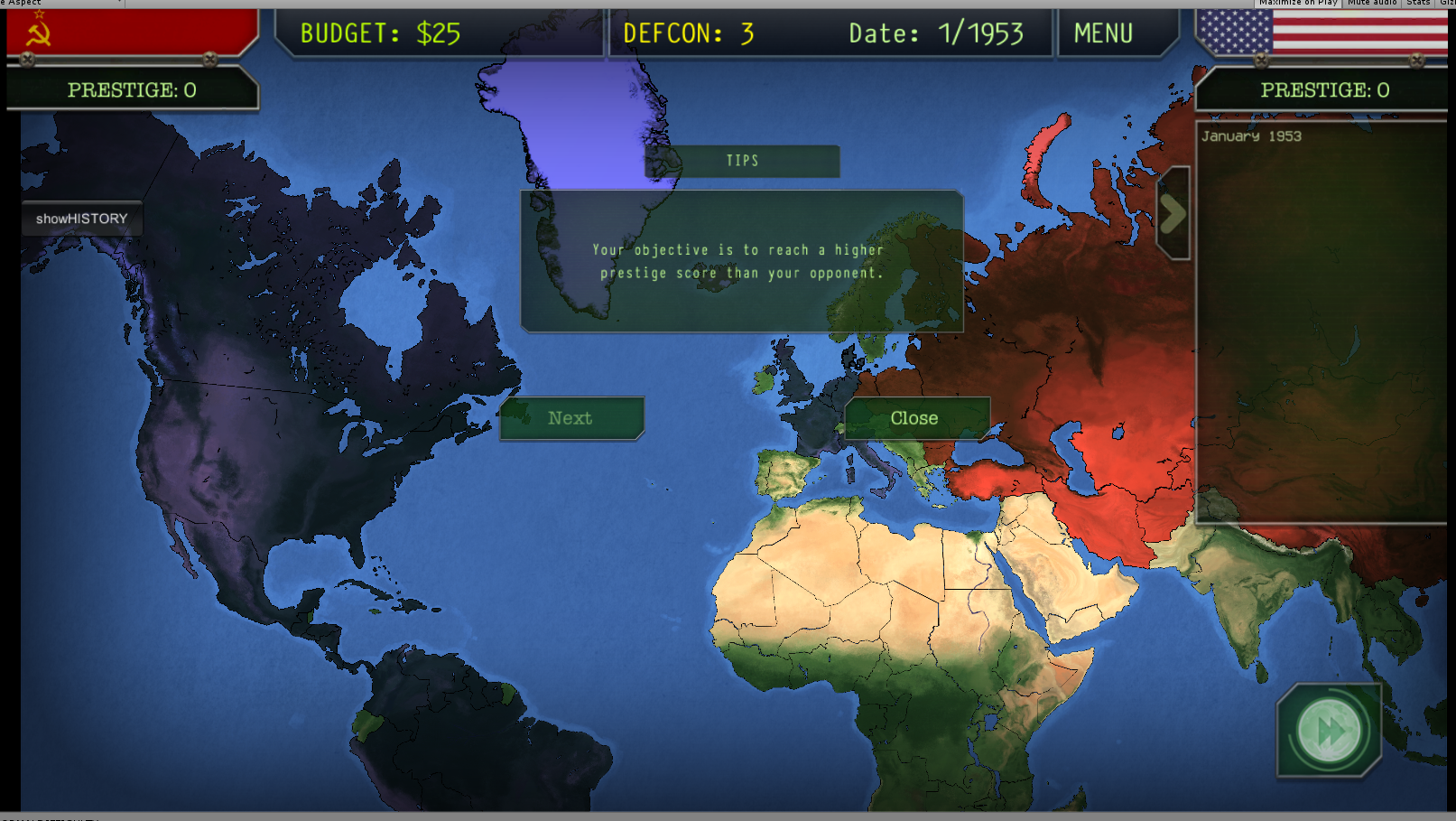
Task: Click the Soviet PRESTIGE: 0 banner
Action: tap(132, 89)
